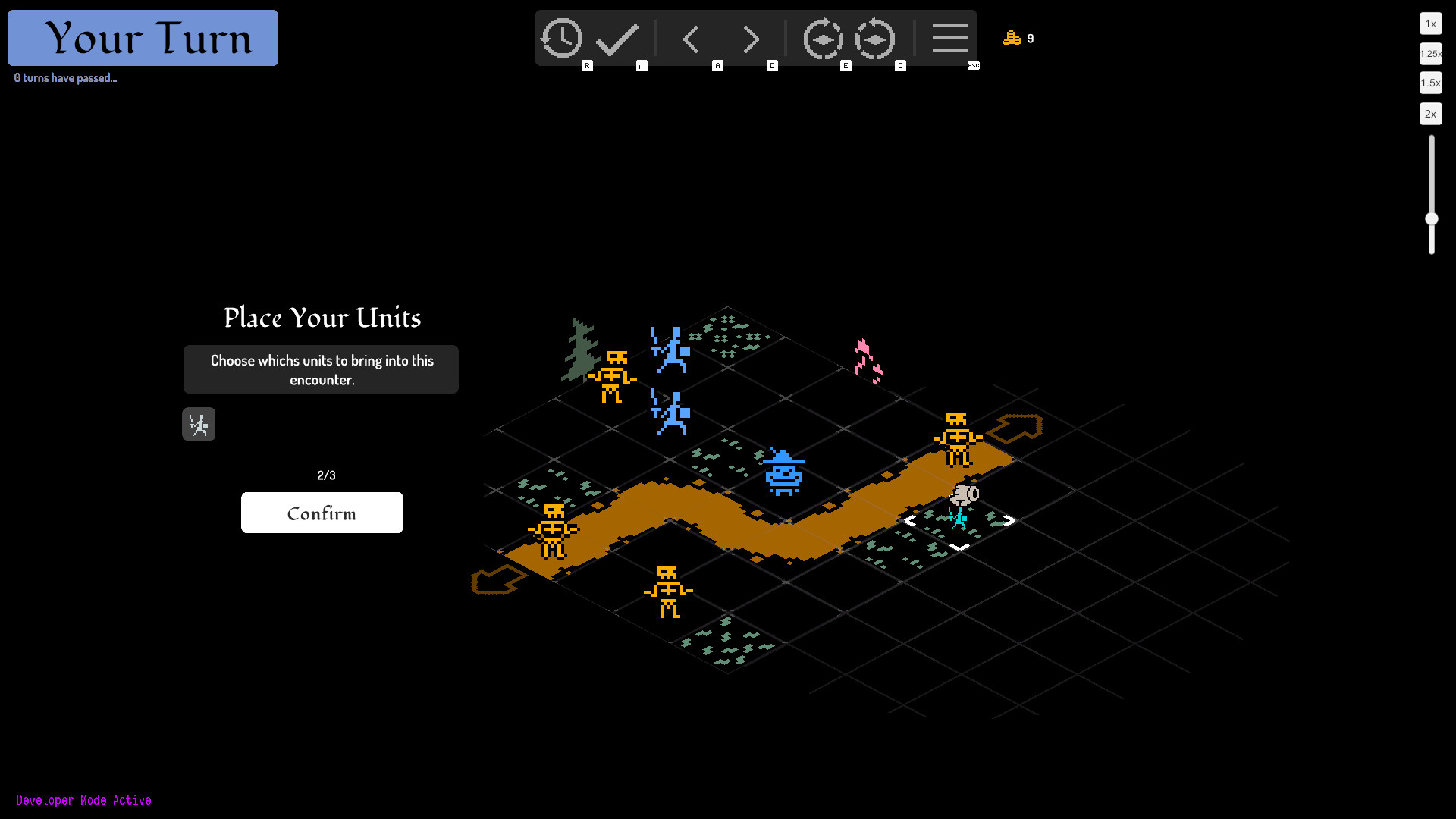Image resolution: width=1456 pixels, height=819 pixels.
Task: Select next unit with right arrow
Action: [x=751, y=39]
